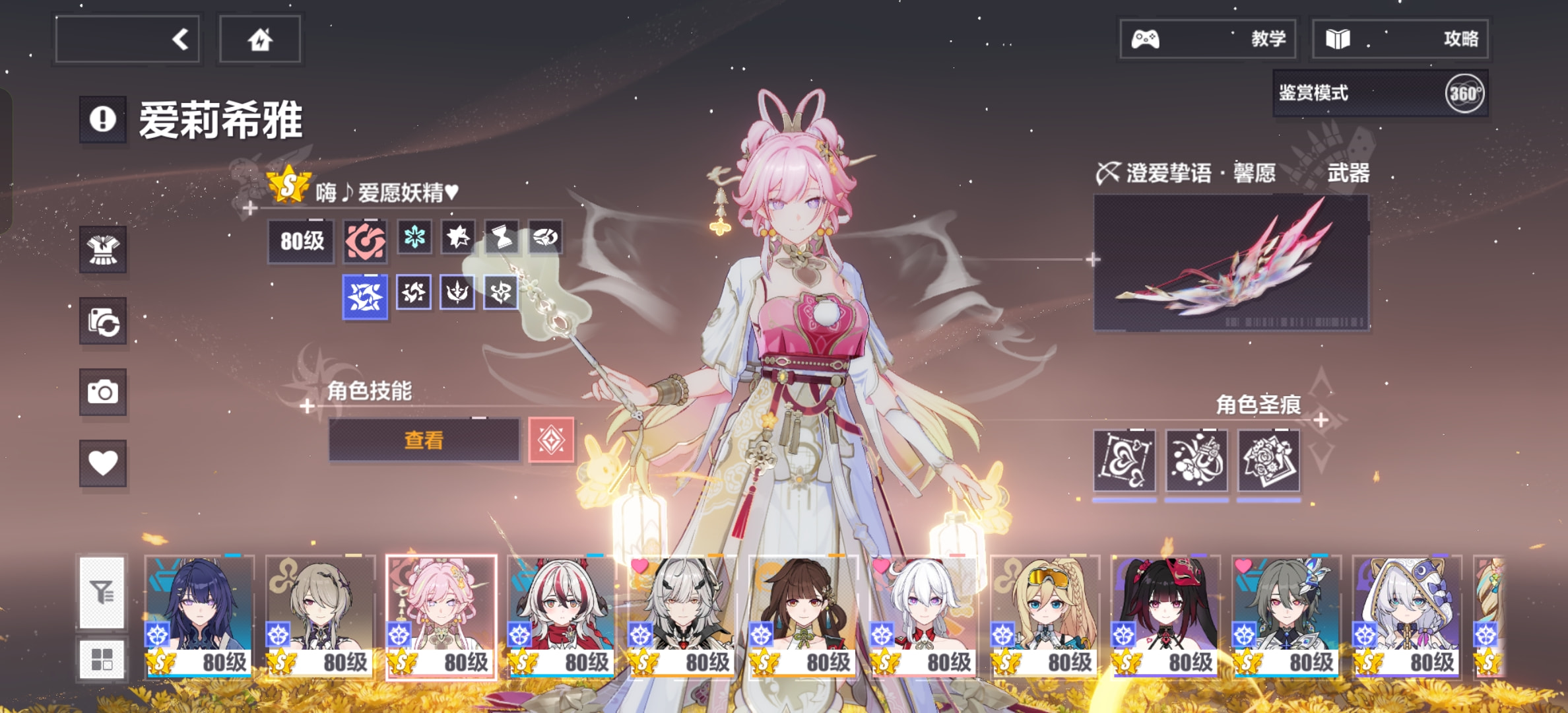Select the heart-patterned stigmata slot
This screenshot has height=713, width=1568.
[1124, 461]
